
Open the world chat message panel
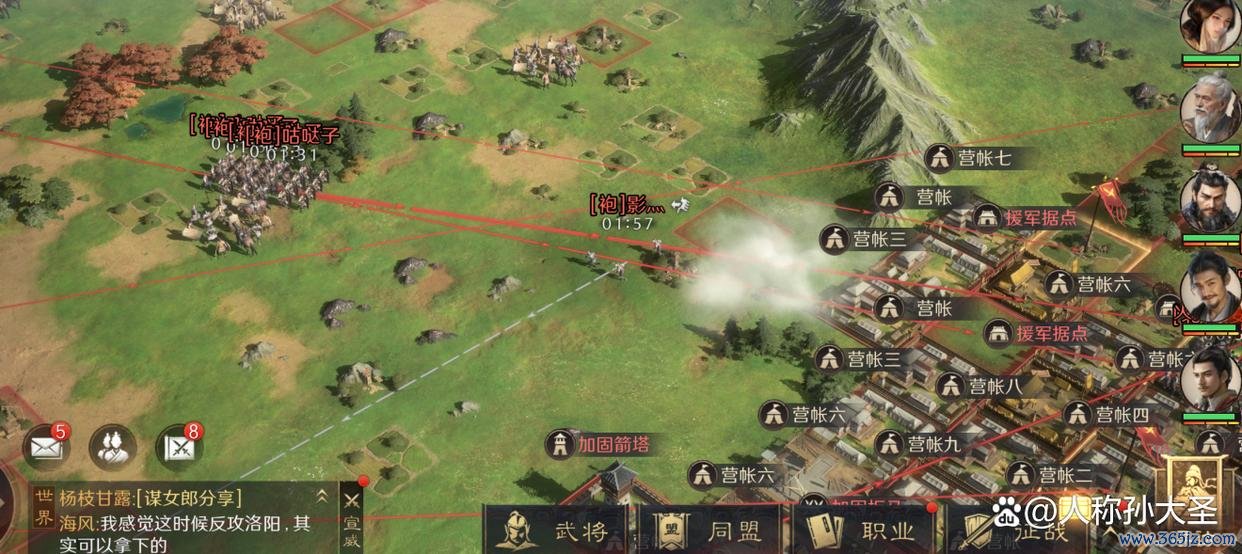click(185, 522)
